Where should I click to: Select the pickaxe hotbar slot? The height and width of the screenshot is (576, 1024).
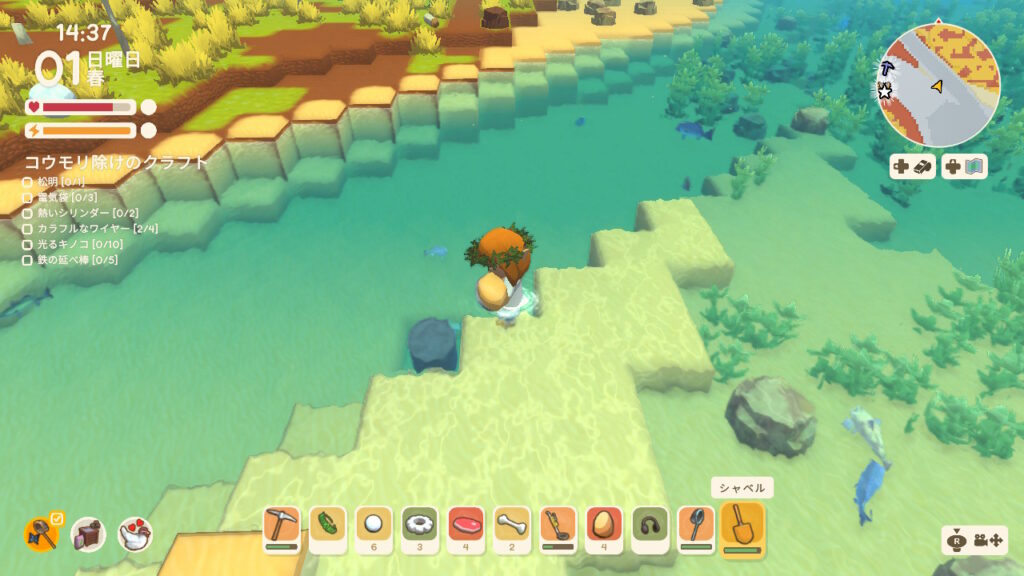click(281, 525)
